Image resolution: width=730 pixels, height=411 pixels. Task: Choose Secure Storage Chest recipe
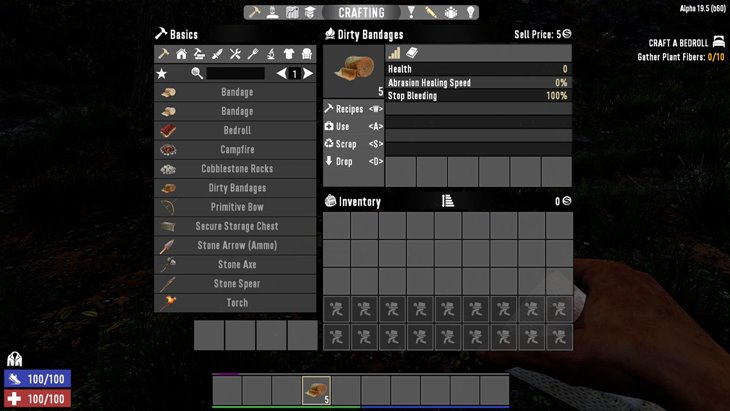(236, 226)
